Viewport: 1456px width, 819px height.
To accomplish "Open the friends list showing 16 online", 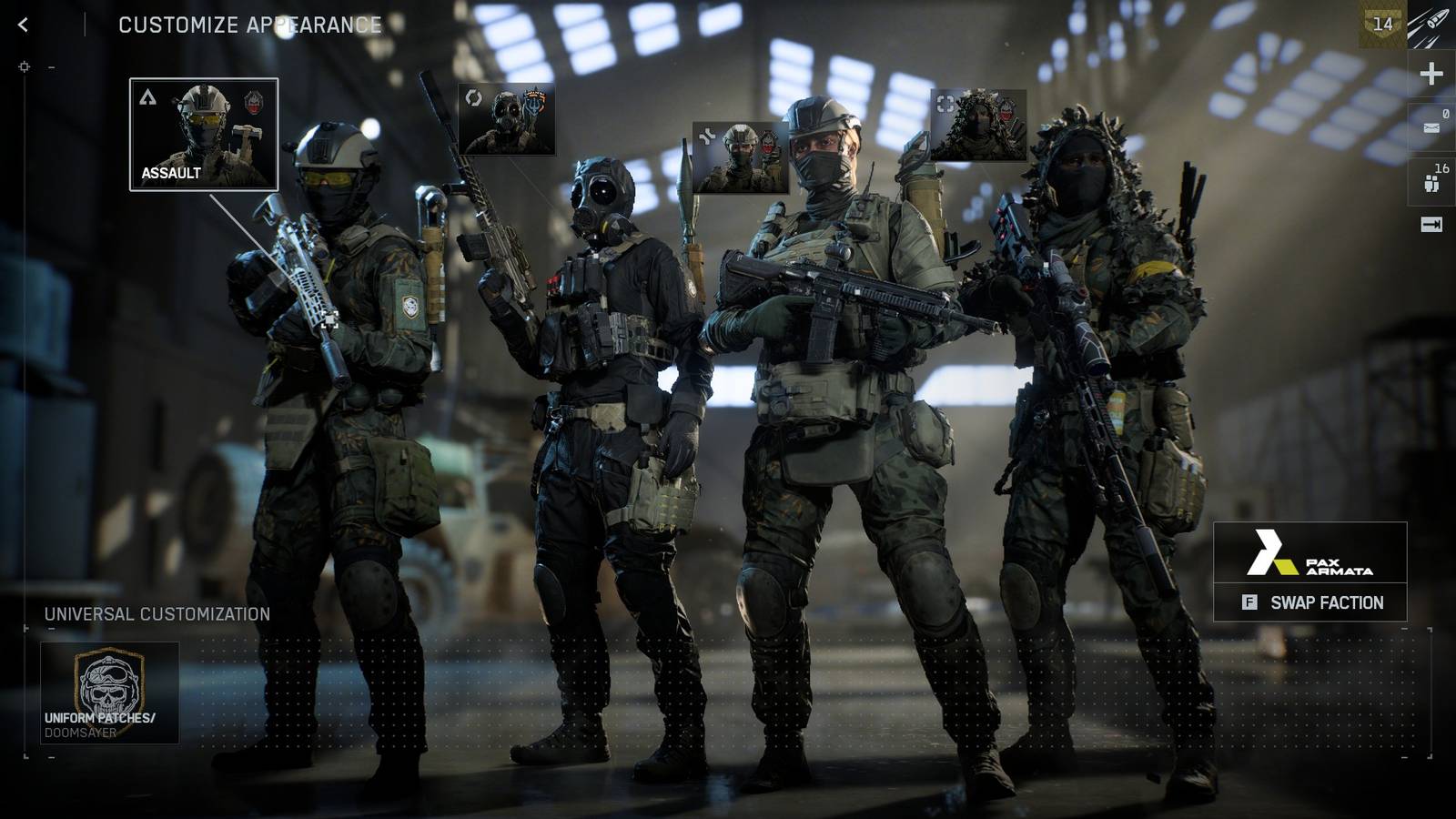I will point(1431,177).
